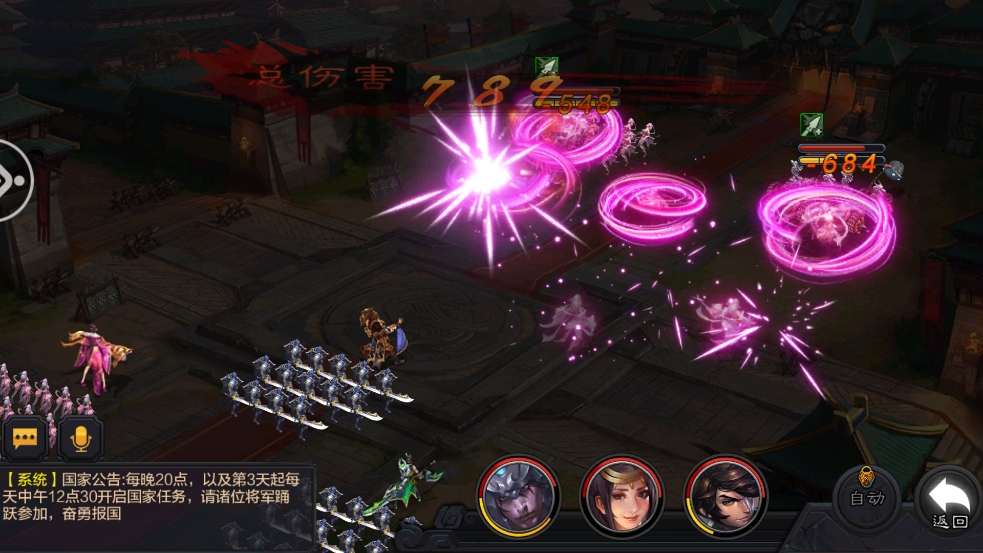This screenshot has height=553, width=983.
Task: Click the 返回 return arrow button
Action: pos(948,500)
